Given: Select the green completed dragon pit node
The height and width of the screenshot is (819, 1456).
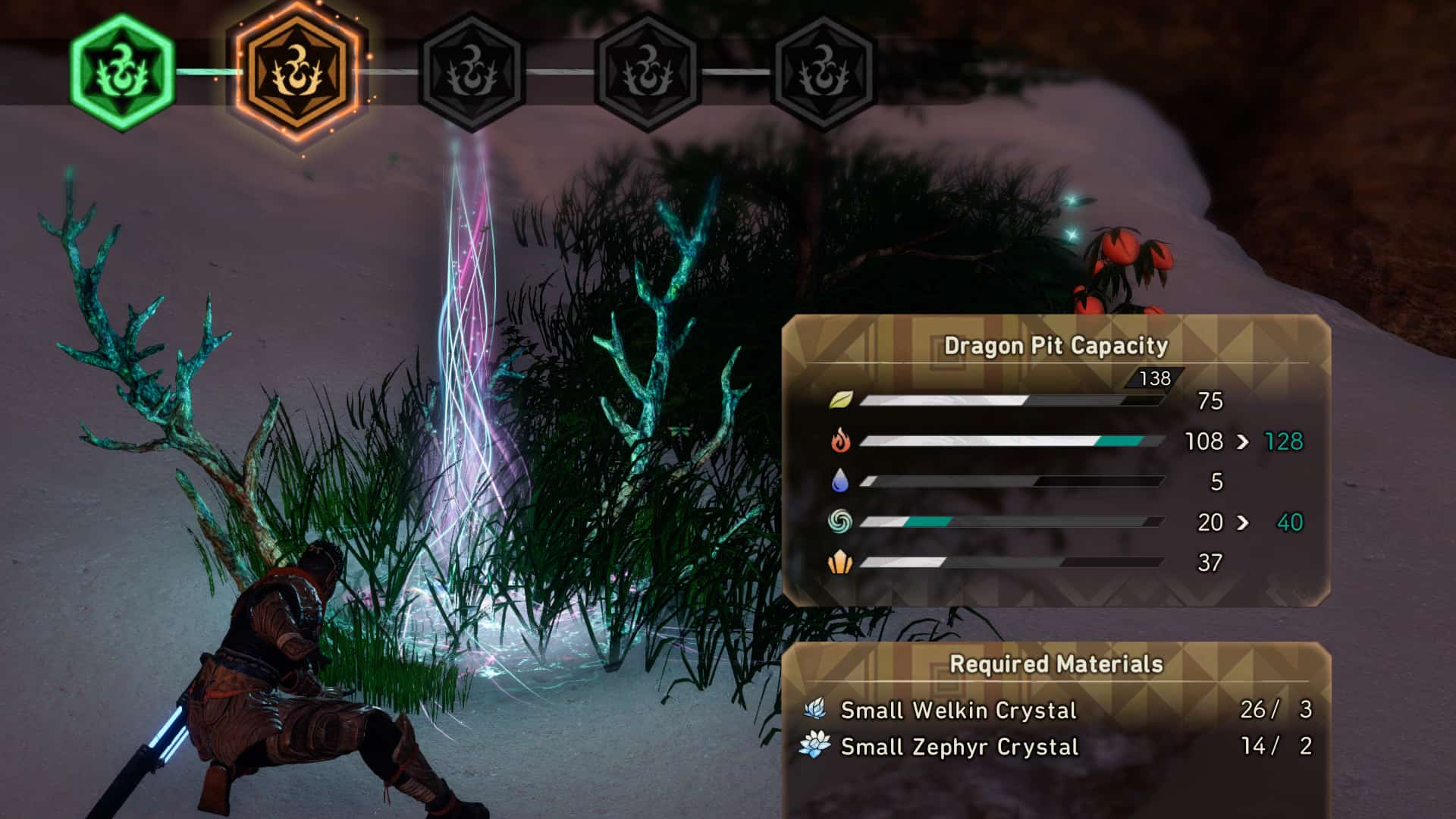Looking at the screenshot, I should 122,73.
